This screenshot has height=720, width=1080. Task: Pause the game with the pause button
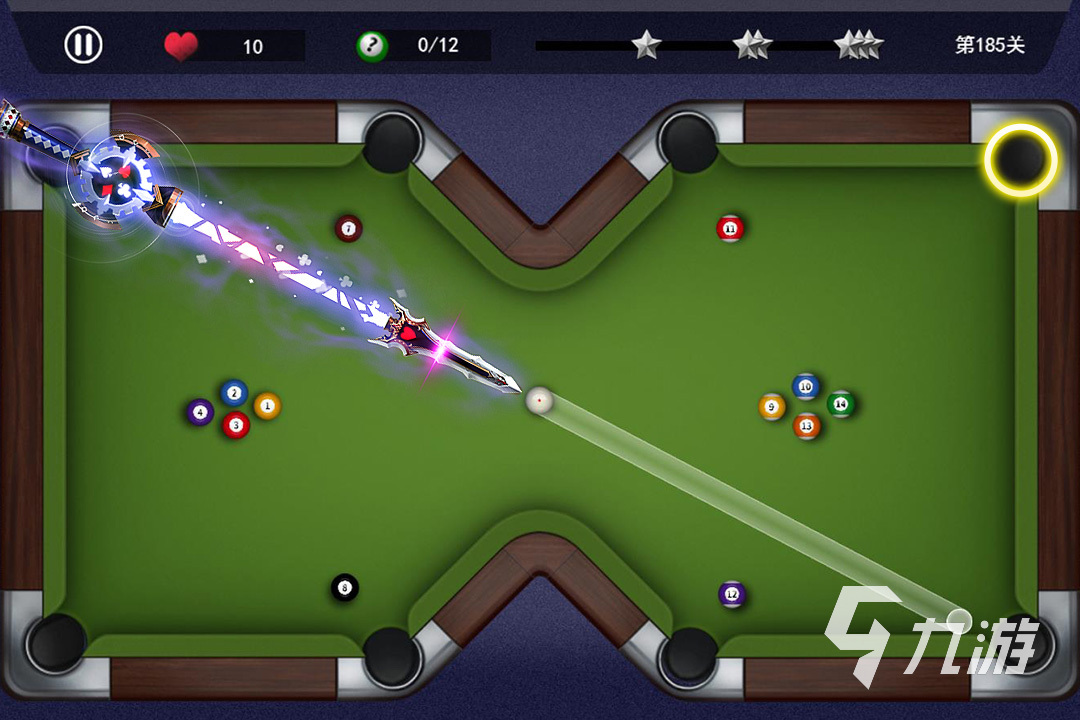83,45
